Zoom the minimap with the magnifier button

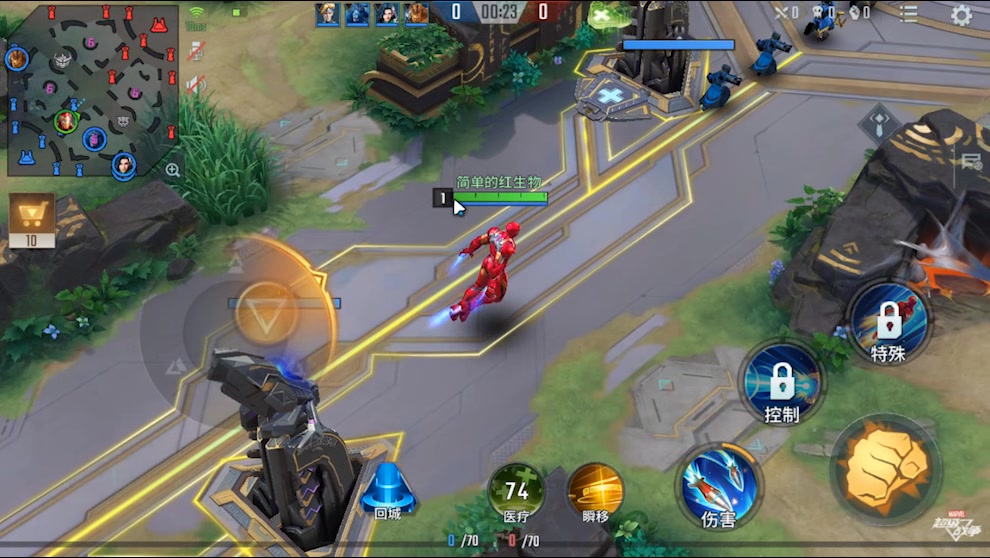173,170
